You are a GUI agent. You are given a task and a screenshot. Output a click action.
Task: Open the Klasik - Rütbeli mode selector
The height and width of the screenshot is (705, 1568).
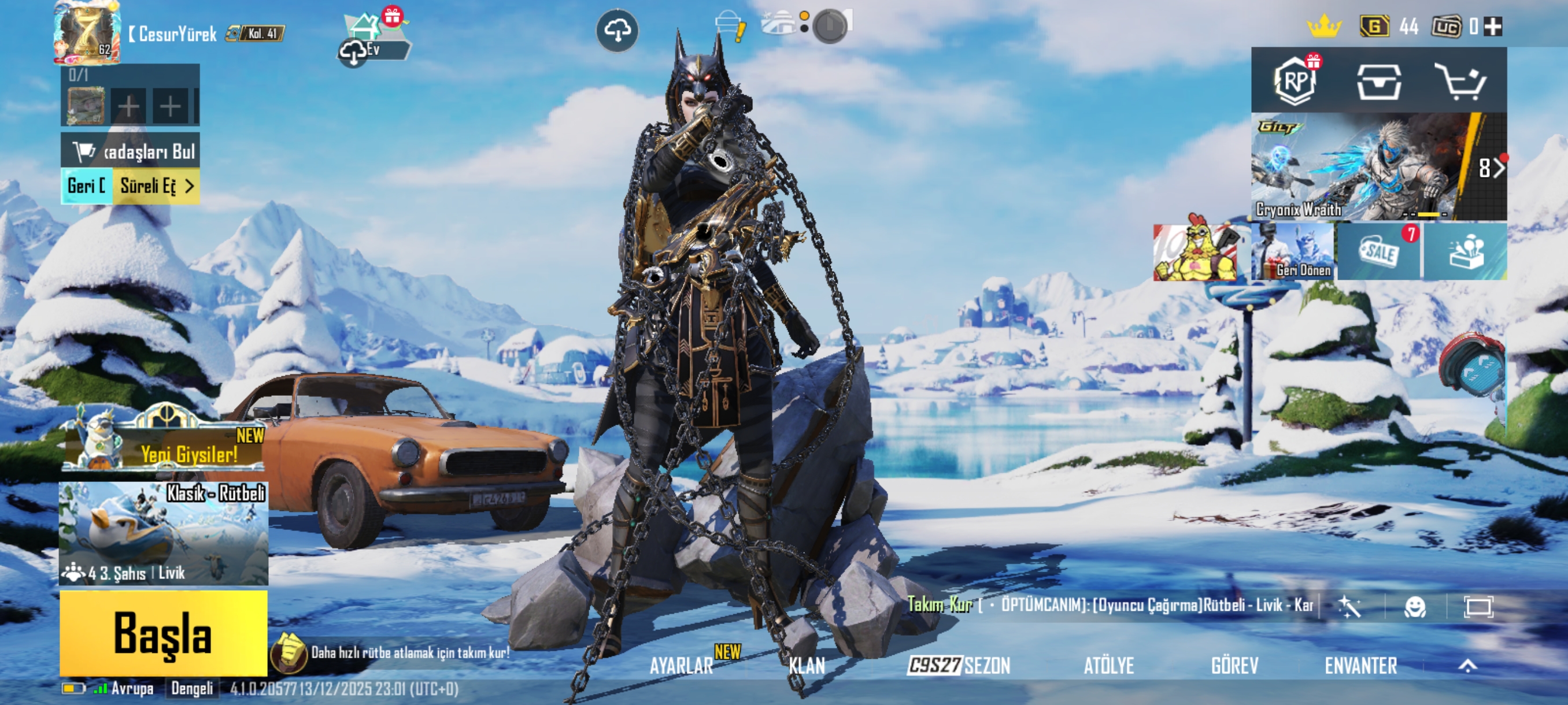[x=163, y=533]
